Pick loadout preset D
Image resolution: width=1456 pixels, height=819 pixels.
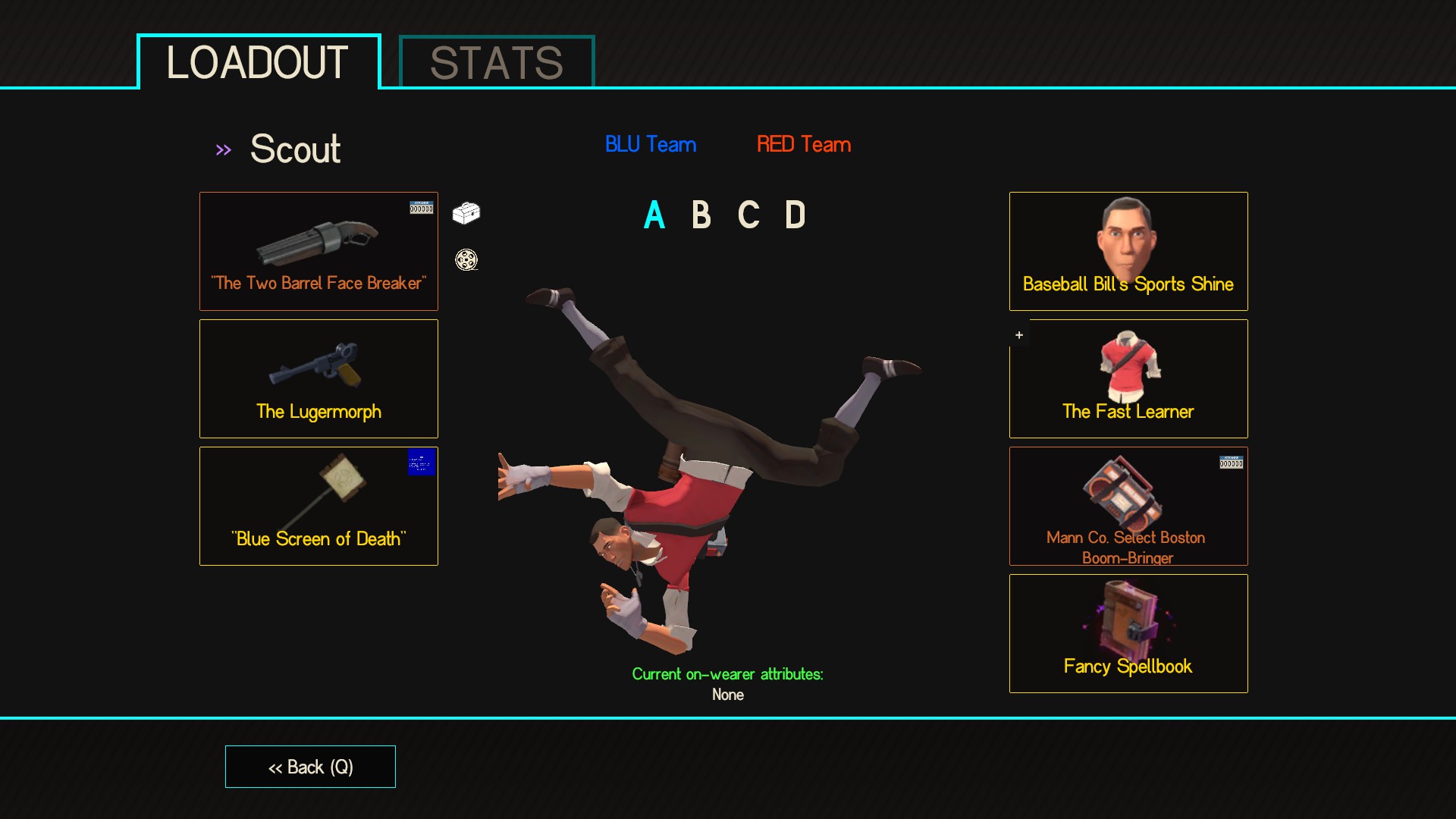click(795, 215)
